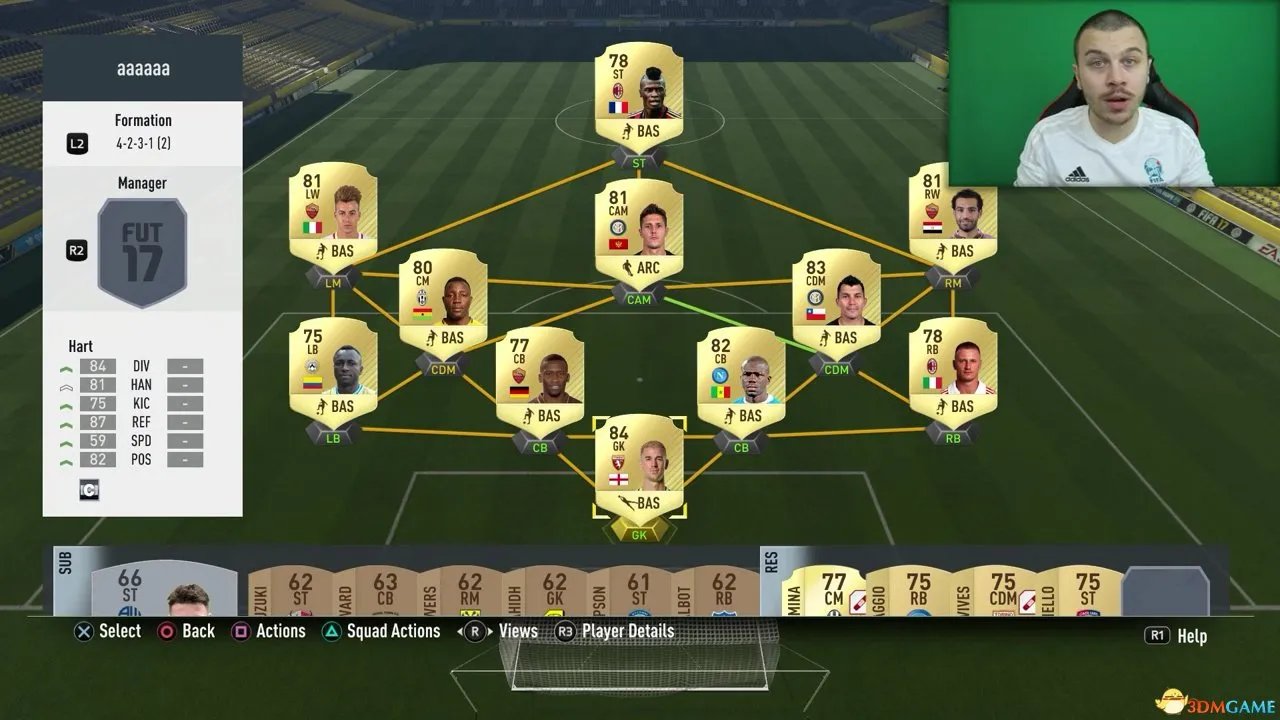Click the circle Back icon
The height and width of the screenshot is (720, 1280).
[166, 631]
